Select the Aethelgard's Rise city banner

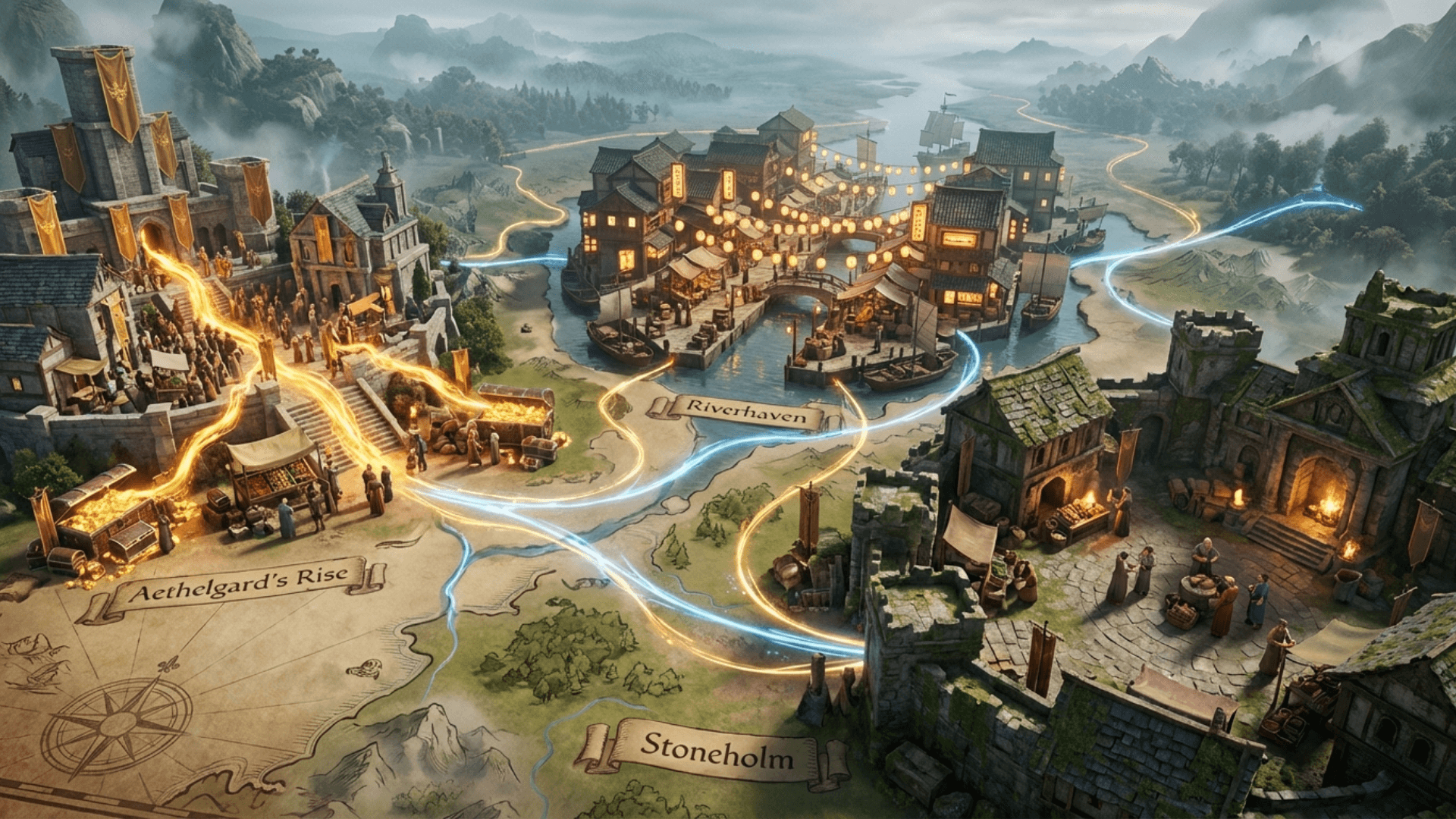pyautogui.click(x=237, y=585)
